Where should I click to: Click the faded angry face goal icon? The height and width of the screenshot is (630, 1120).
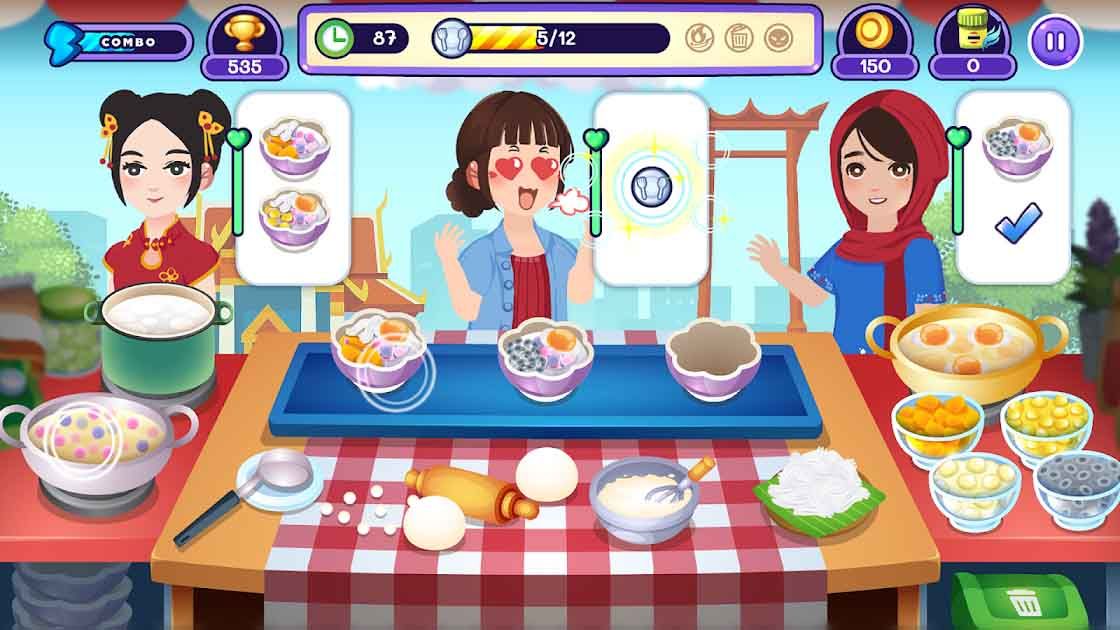pos(778,38)
